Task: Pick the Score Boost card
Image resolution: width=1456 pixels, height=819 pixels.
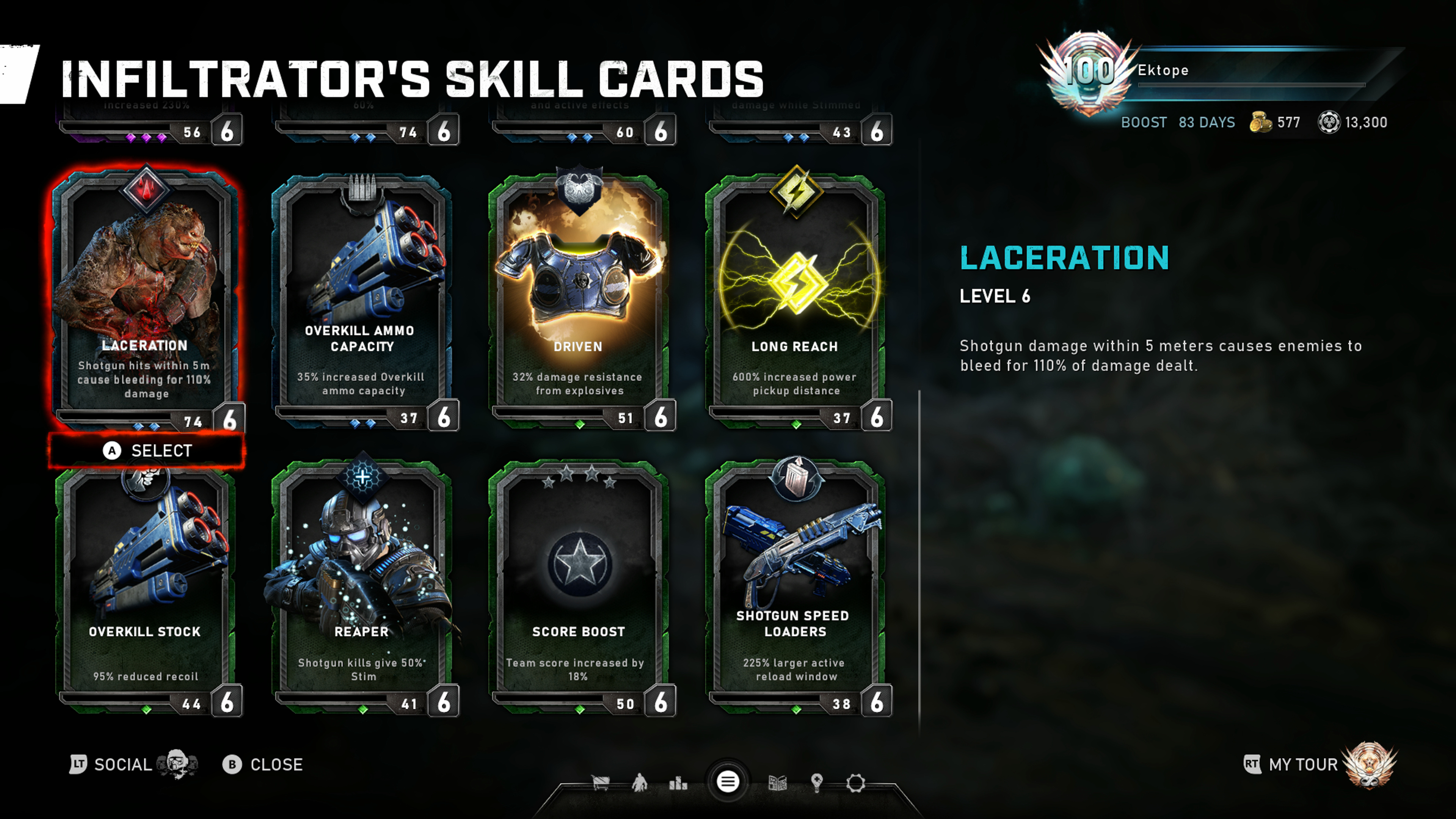Action: pos(578,588)
